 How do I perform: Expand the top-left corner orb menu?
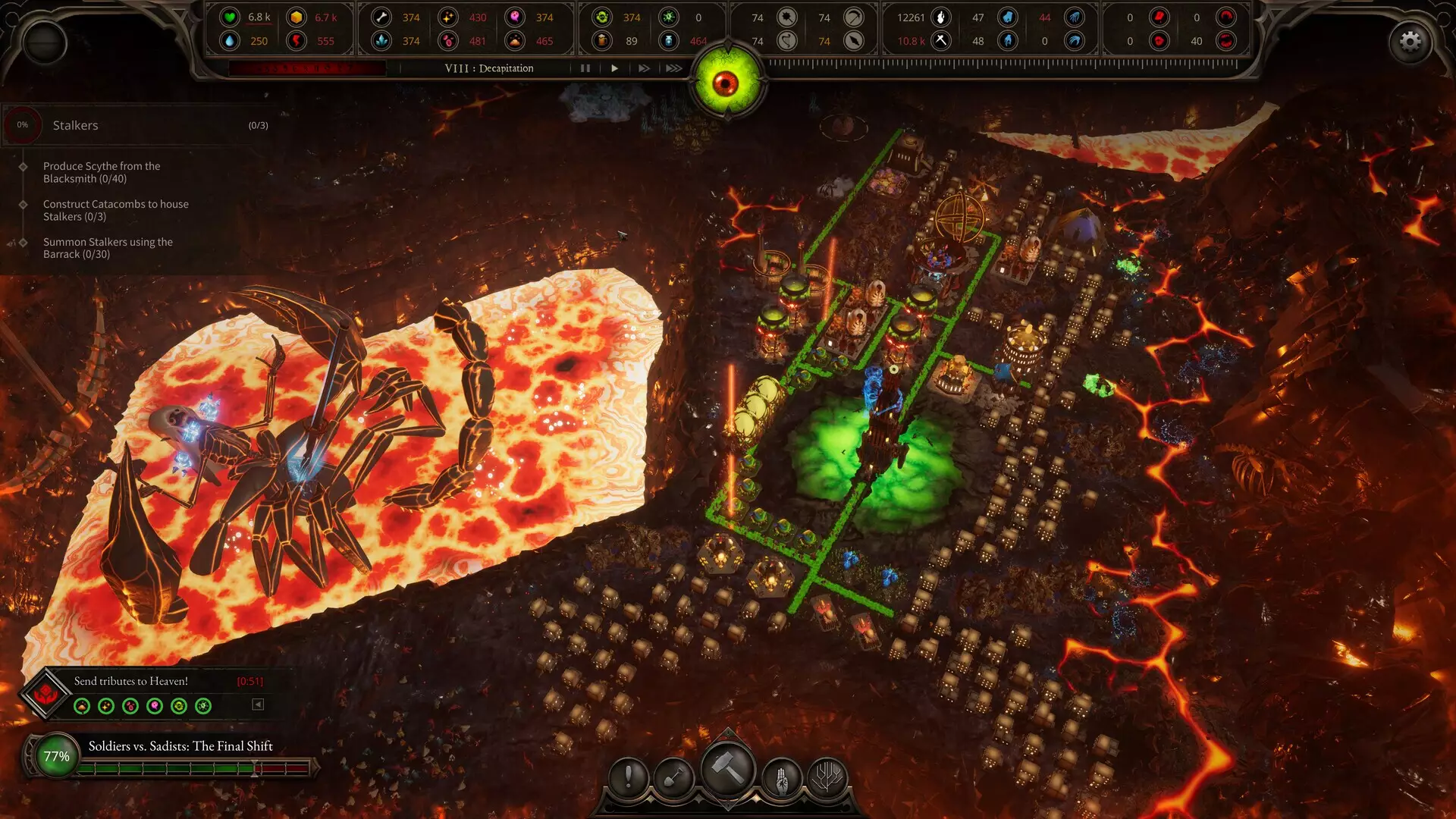click(x=44, y=43)
